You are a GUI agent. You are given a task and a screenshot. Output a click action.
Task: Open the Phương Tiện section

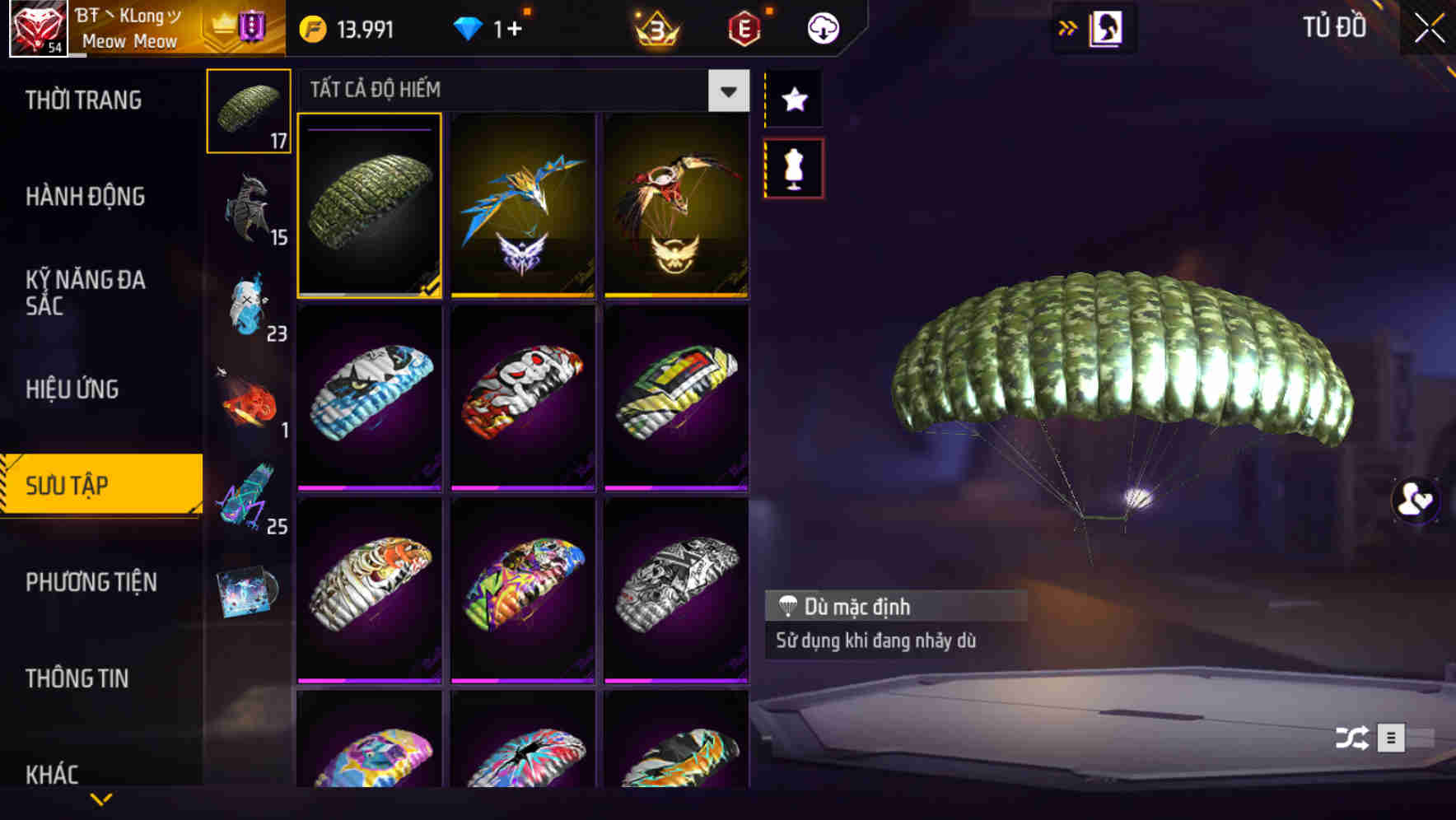[x=91, y=582]
